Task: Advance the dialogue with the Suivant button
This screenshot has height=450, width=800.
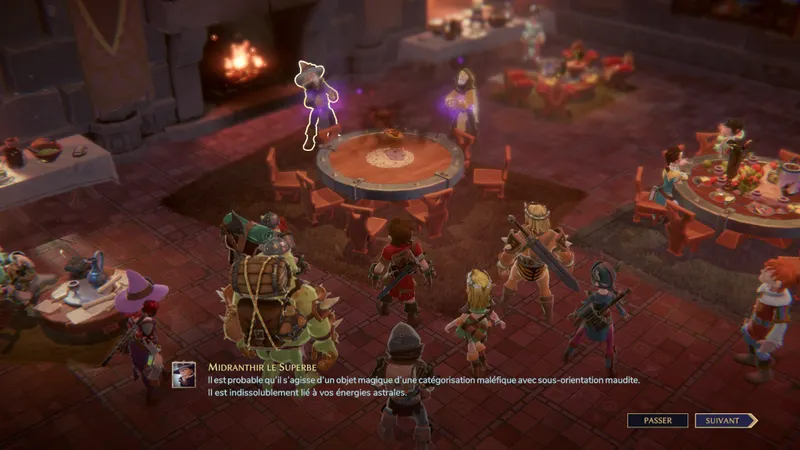Action: [x=725, y=421]
